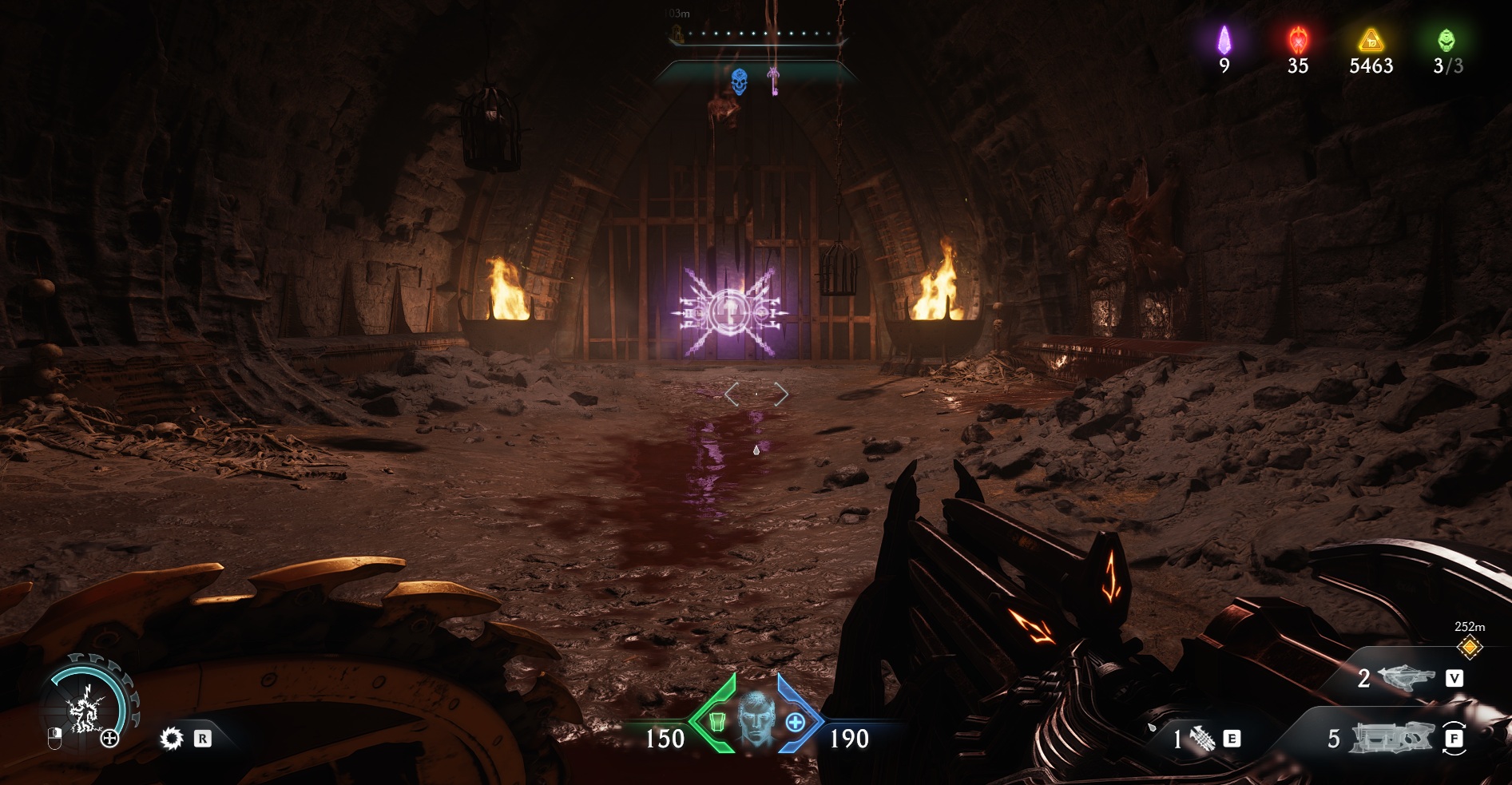Select the purple key marker on the compass
This screenshot has height=785, width=1512.
click(773, 81)
